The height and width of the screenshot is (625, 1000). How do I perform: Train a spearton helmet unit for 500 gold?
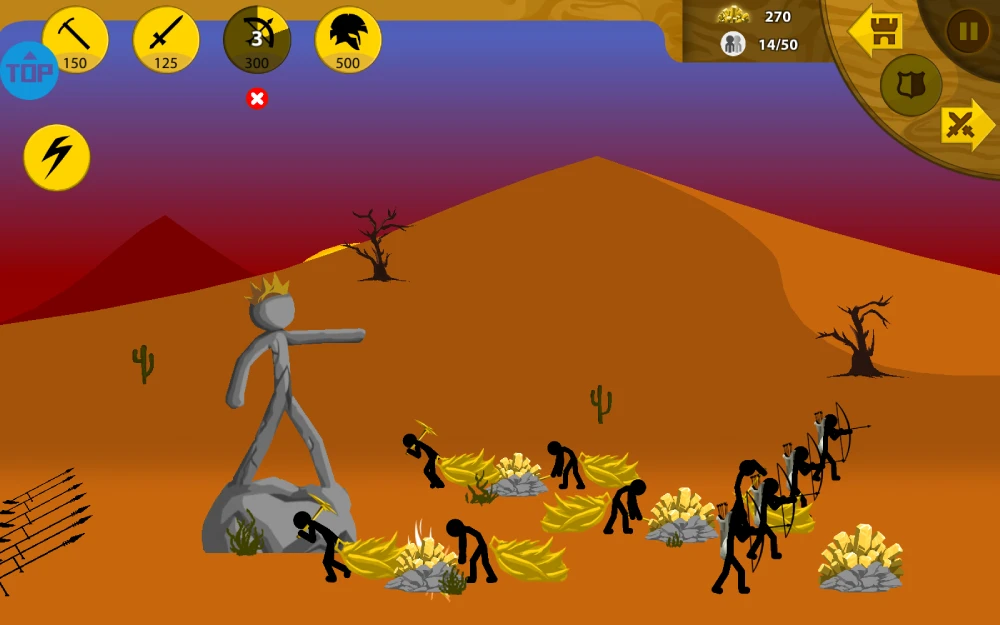click(x=348, y=40)
